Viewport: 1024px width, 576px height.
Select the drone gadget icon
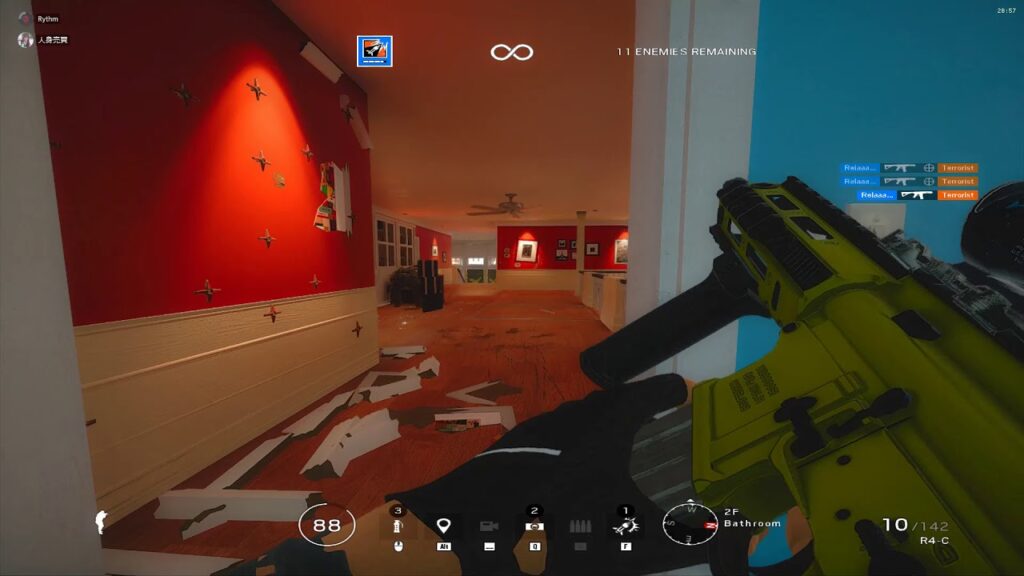pos(534,526)
